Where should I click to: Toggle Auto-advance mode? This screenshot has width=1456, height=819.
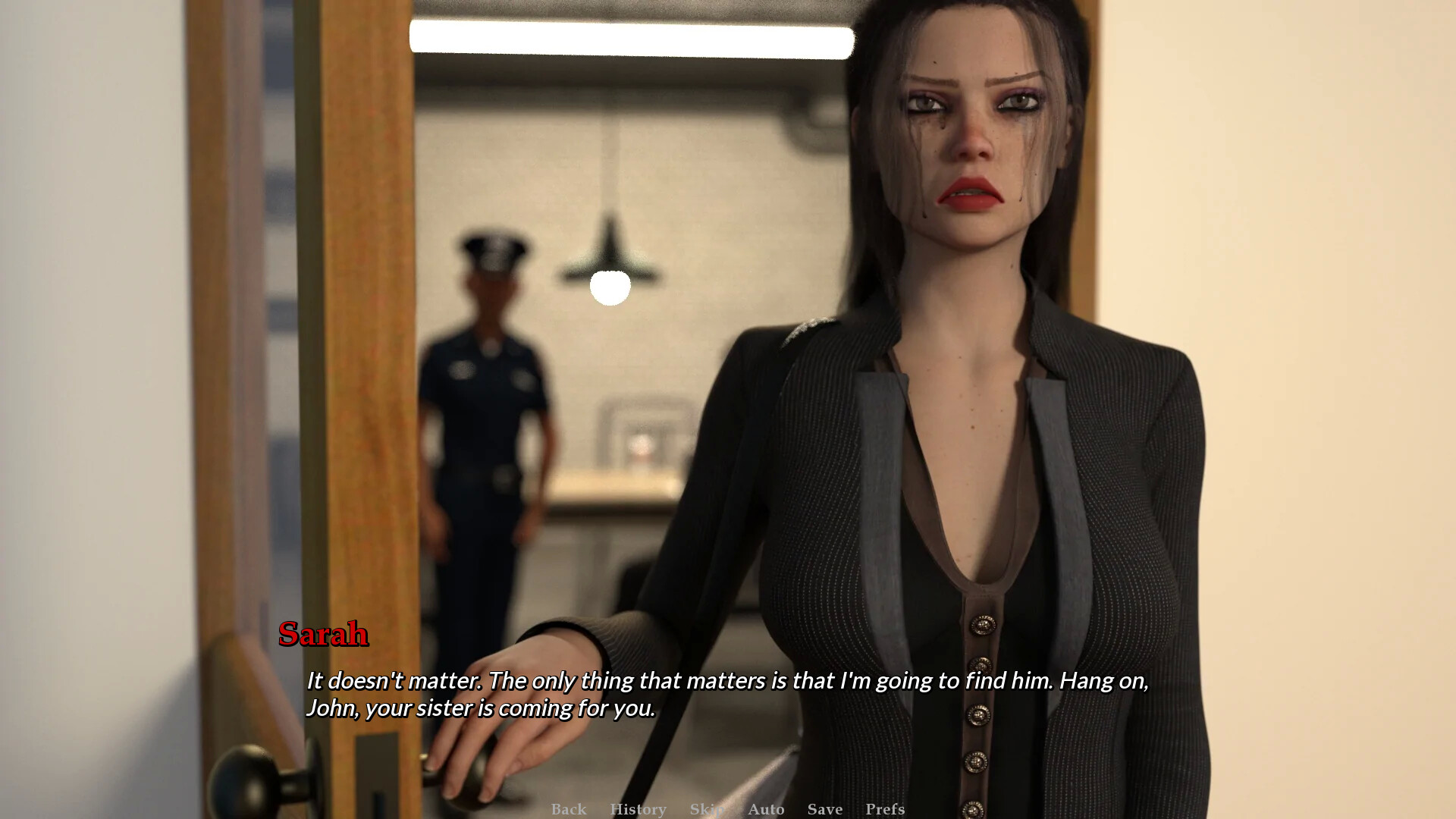click(x=766, y=809)
